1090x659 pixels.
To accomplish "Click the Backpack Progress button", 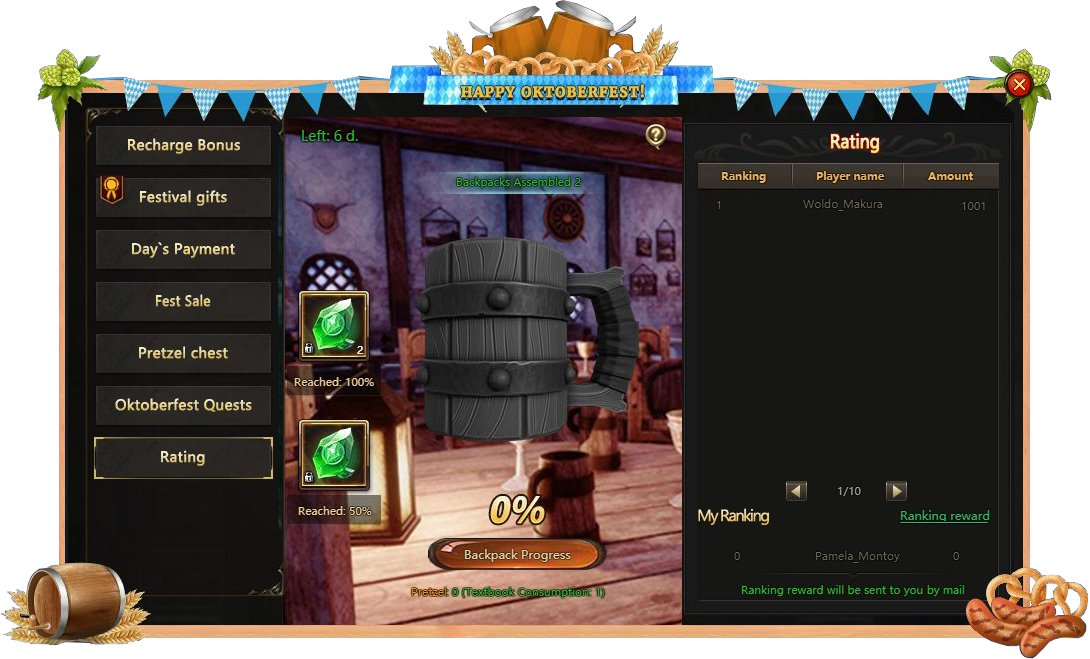I will [x=517, y=555].
